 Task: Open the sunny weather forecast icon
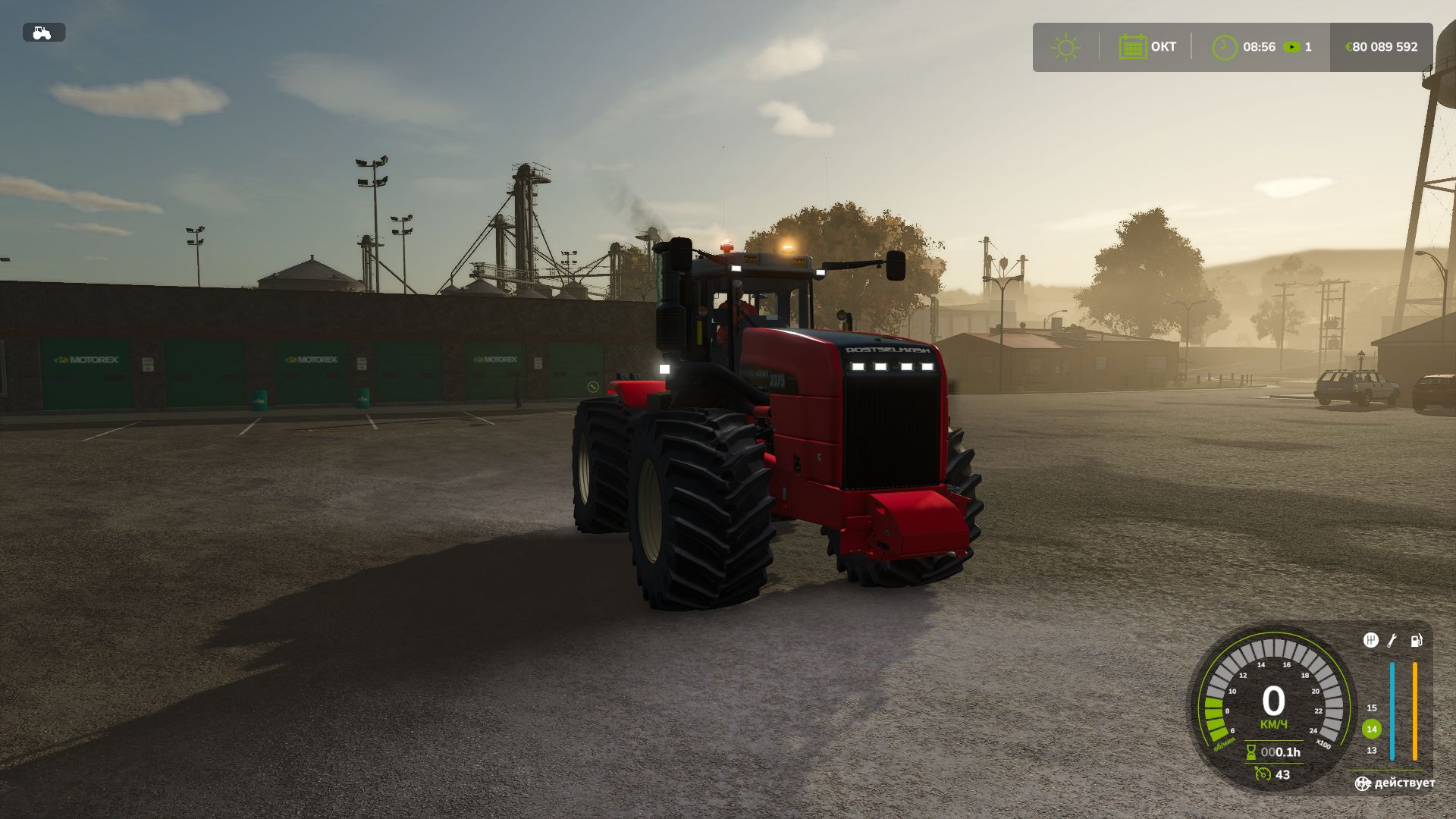pos(1065,47)
